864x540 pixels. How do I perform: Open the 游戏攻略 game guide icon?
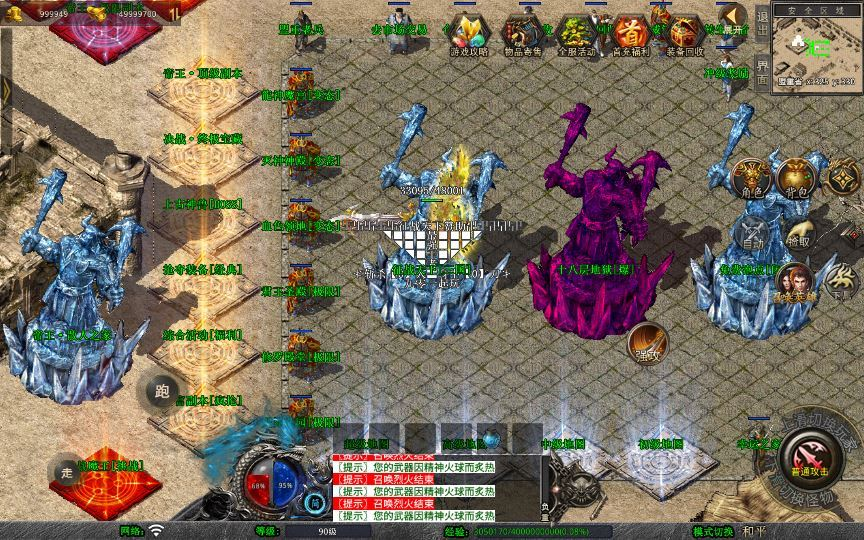tap(467, 35)
